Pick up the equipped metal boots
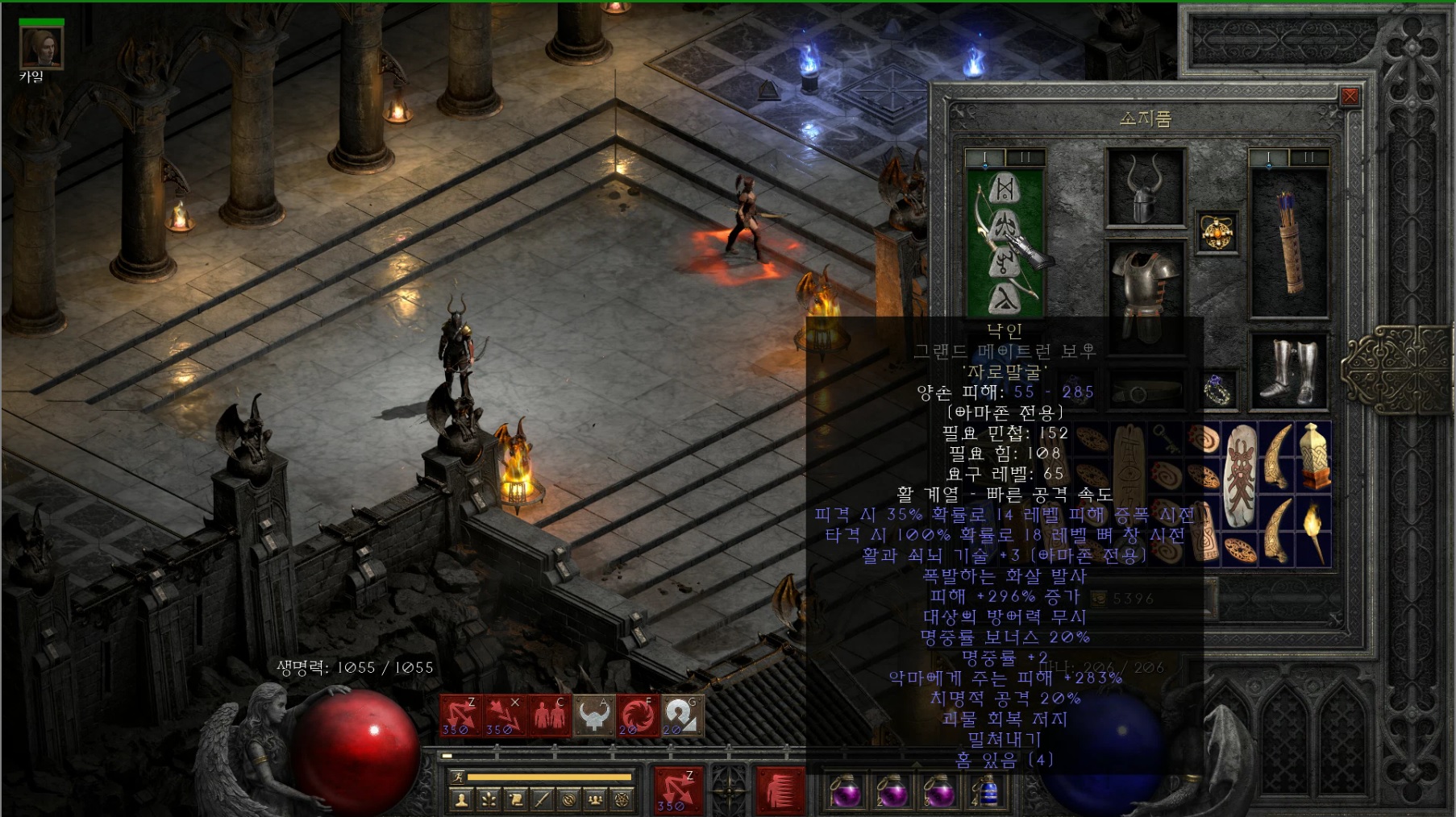Screen dimensions: 1456x817 point(1288,371)
